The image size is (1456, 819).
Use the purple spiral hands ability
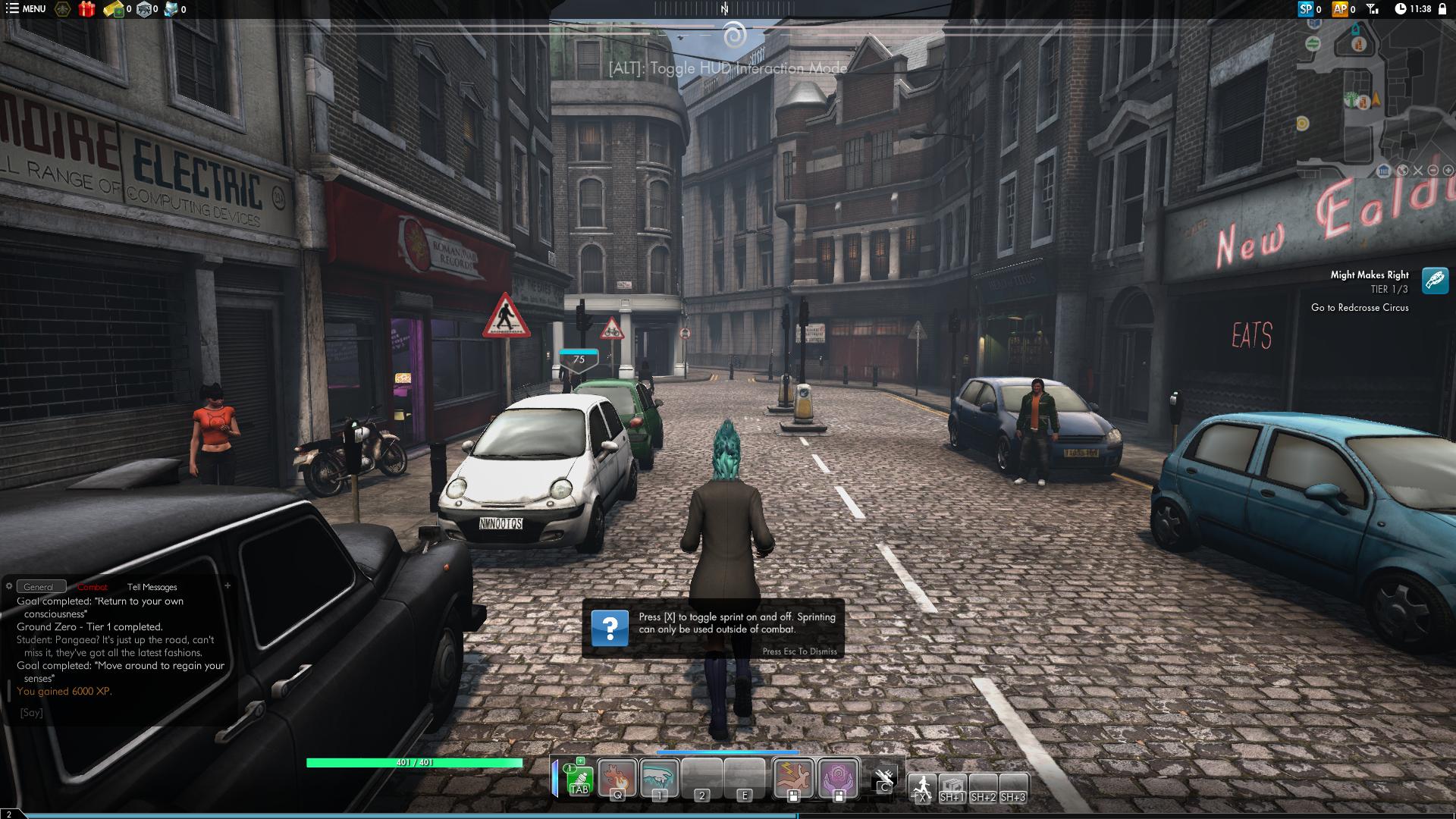[x=839, y=779]
